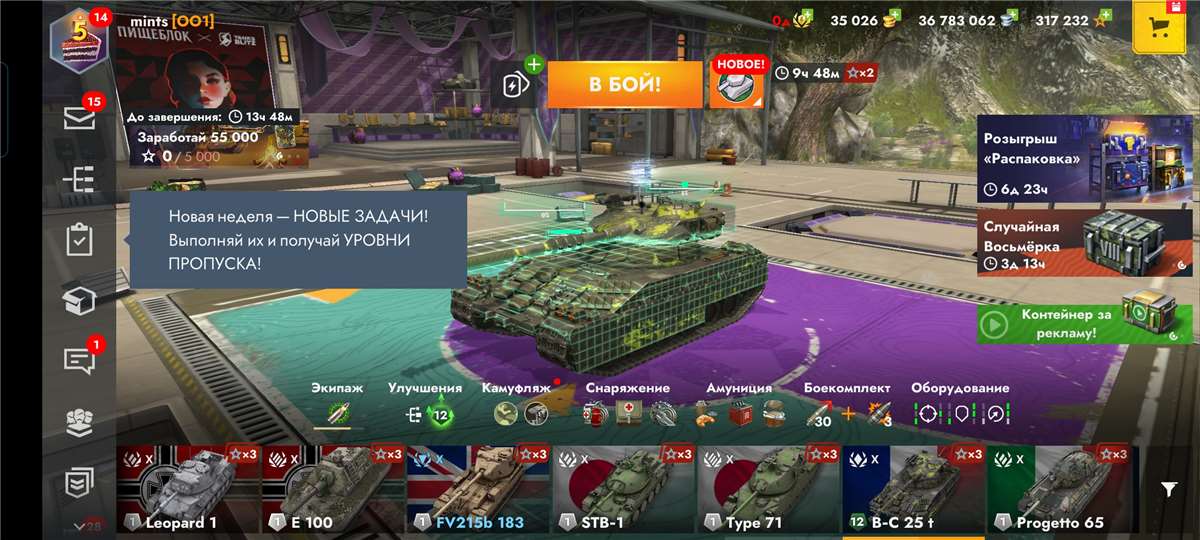Open the shopping cart store
Image resolution: width=1200 pixels, height=540 pixels.
click(x=1158, y=26)
